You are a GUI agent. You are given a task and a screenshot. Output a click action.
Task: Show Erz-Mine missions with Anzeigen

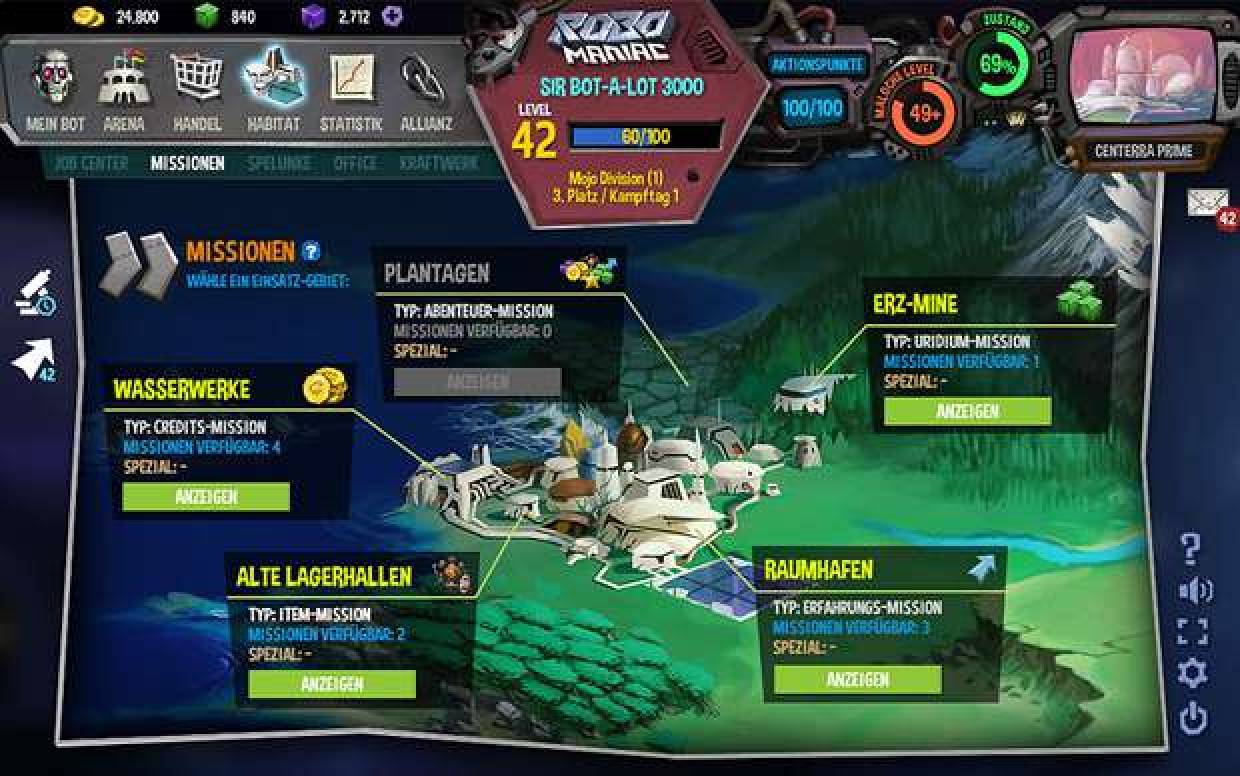pos(967,411)
